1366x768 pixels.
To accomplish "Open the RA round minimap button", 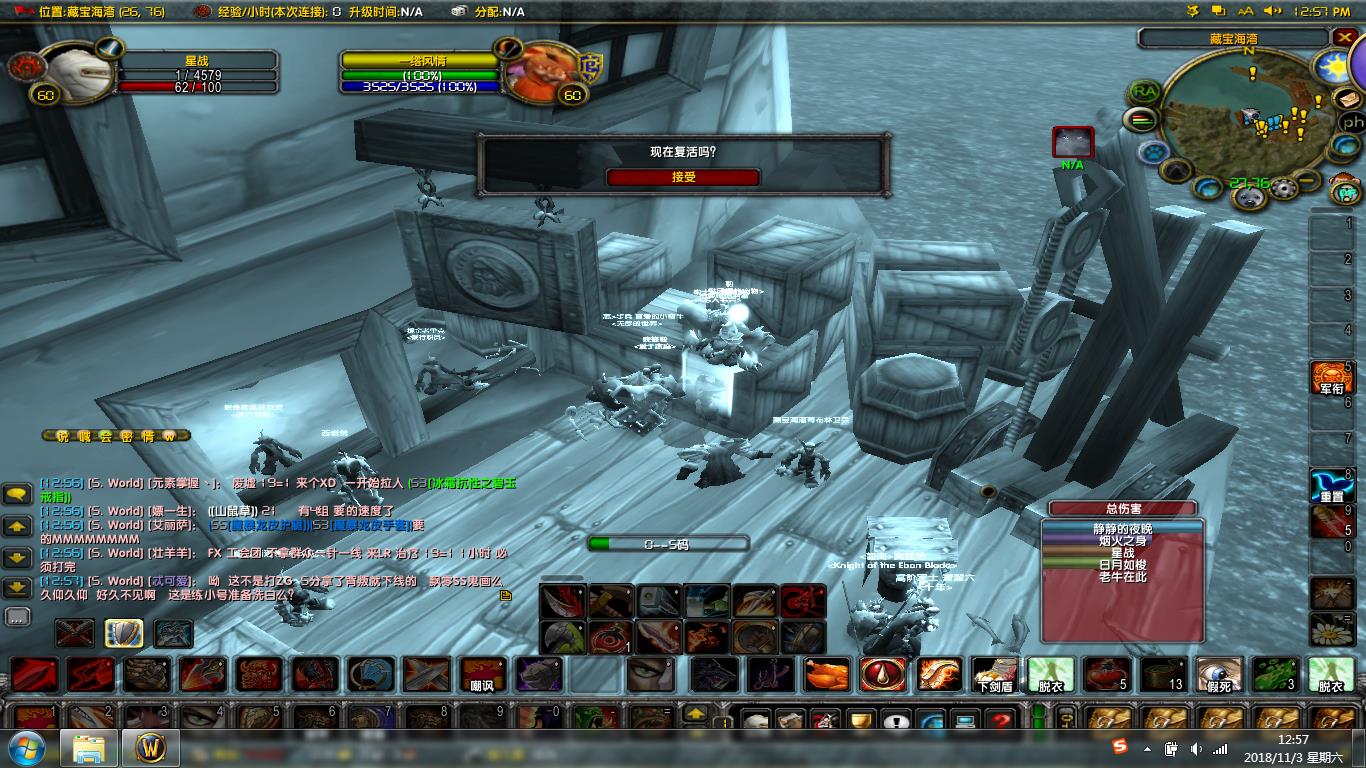I will click(1145, 92).
